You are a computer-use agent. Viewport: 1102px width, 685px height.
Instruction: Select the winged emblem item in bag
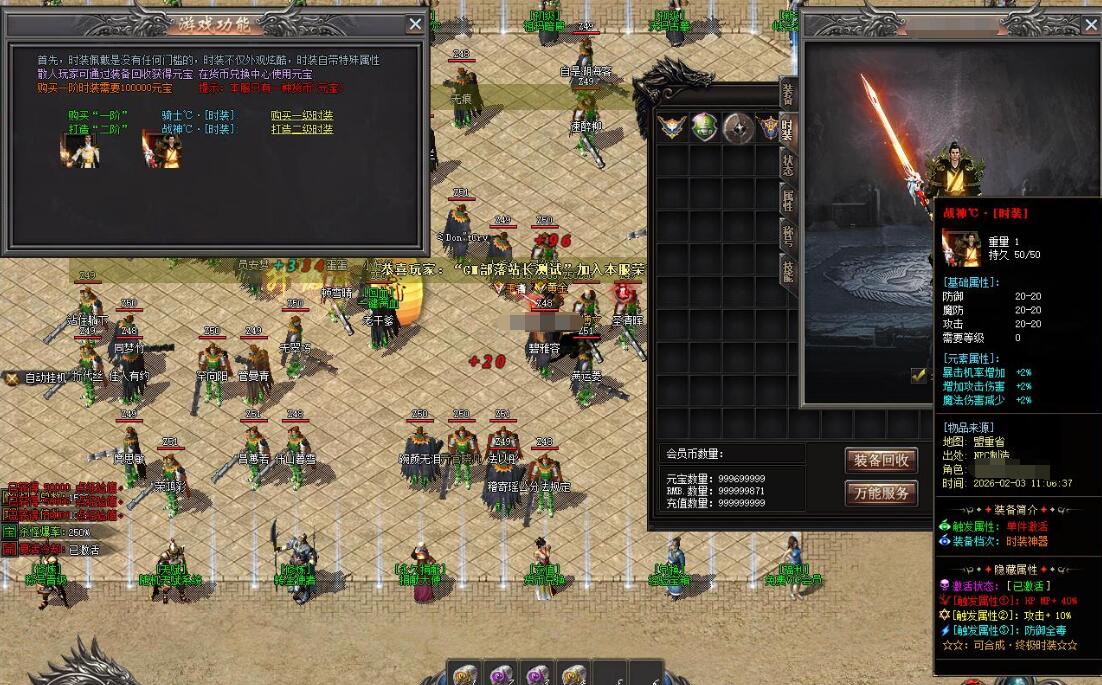672,127
